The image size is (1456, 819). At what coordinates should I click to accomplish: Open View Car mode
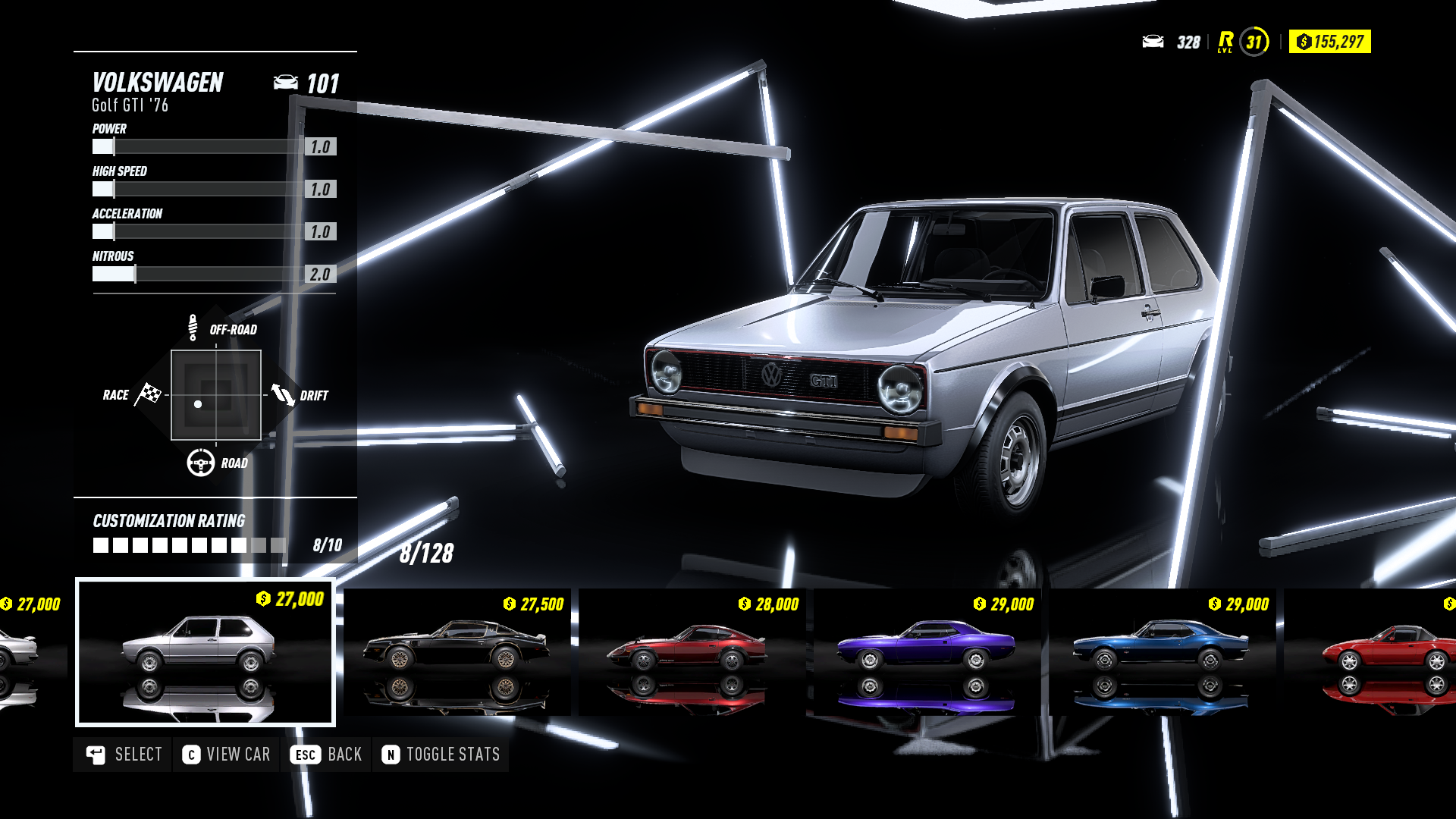[x=226, y=755]
